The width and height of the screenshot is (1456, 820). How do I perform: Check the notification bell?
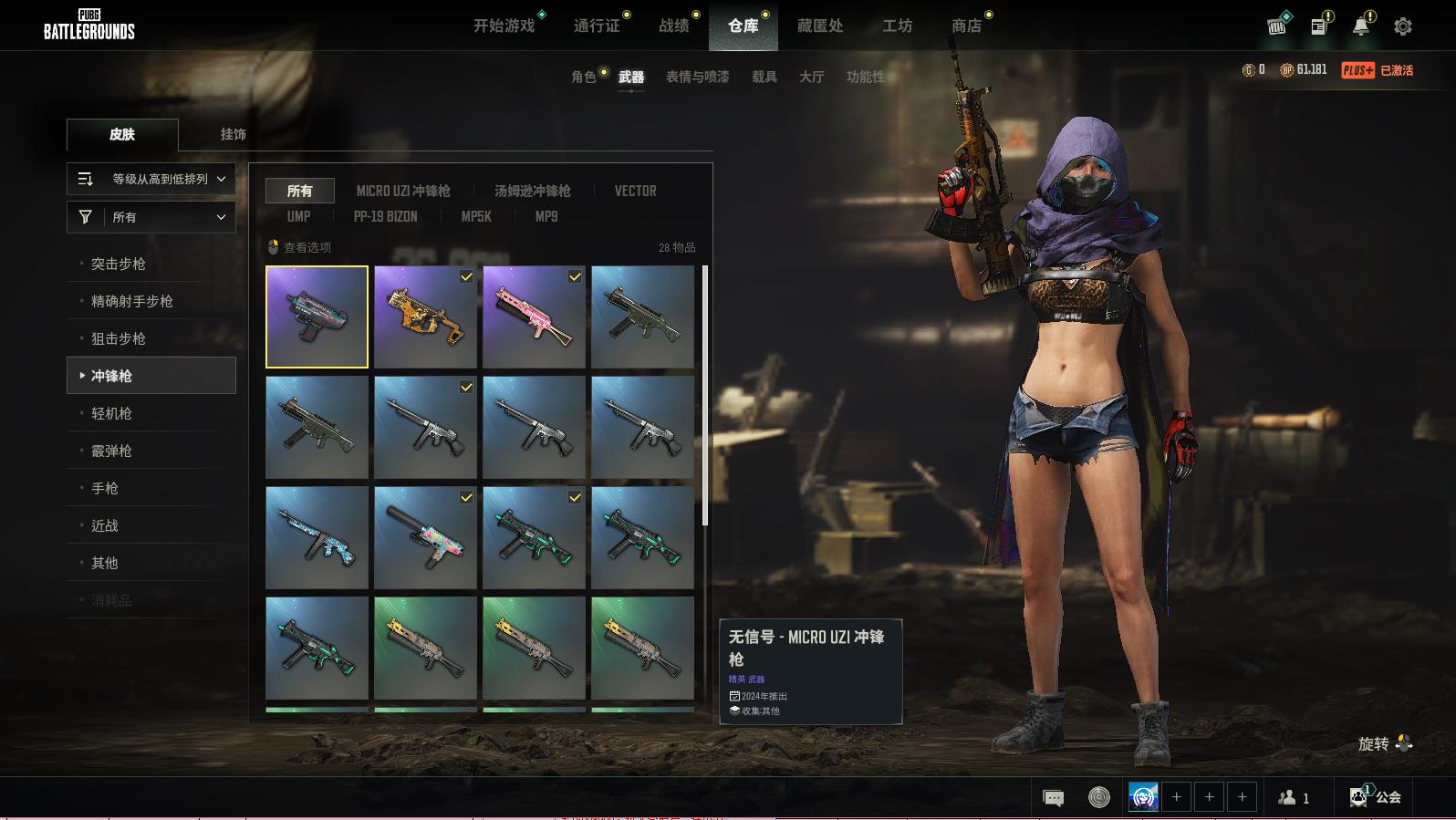[1360, 26]
